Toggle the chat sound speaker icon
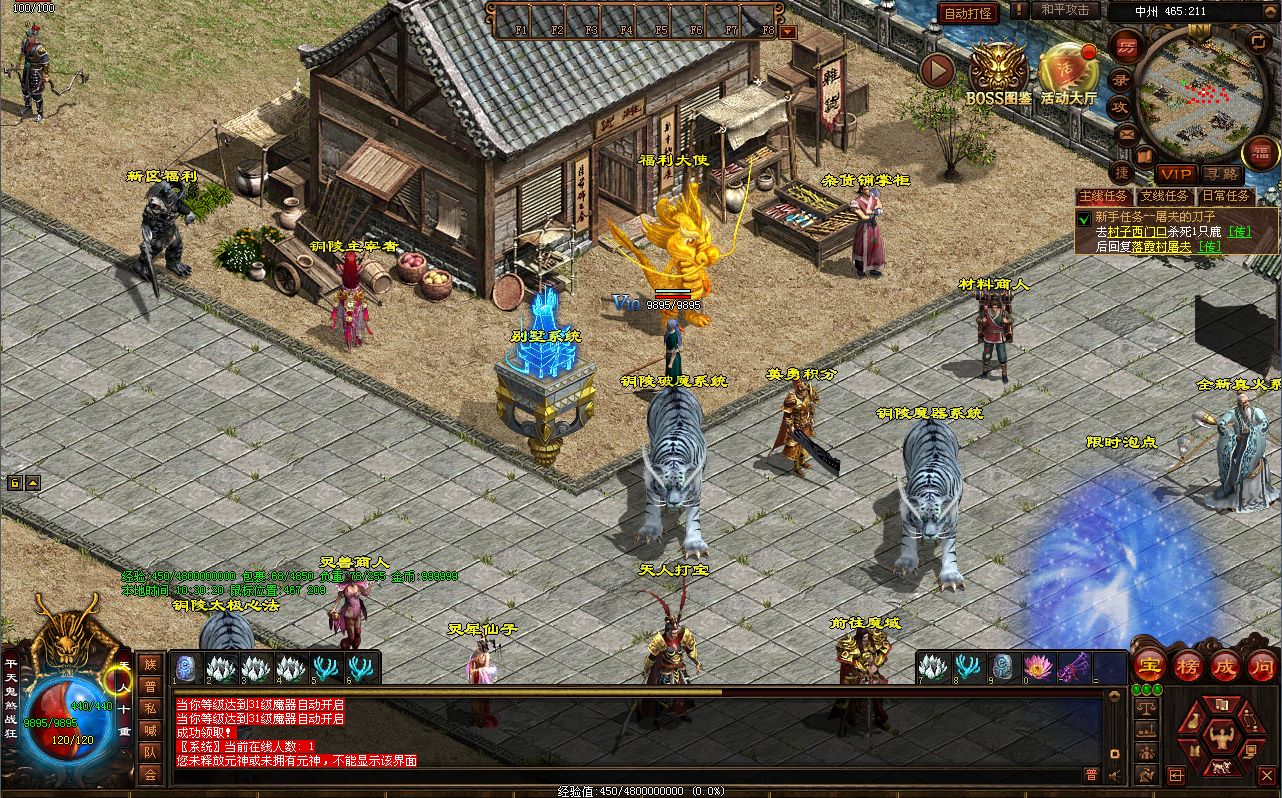 coord(1115,775)
